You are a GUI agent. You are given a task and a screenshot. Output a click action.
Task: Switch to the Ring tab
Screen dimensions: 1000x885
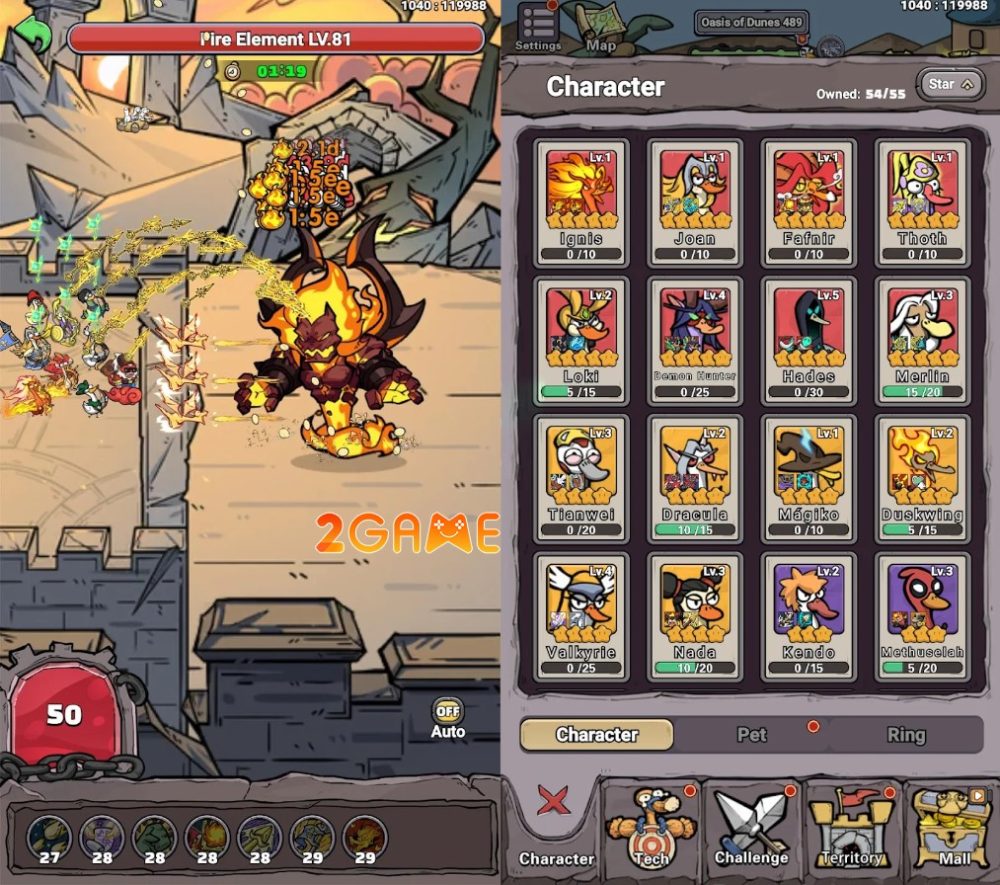coord(906,735)
